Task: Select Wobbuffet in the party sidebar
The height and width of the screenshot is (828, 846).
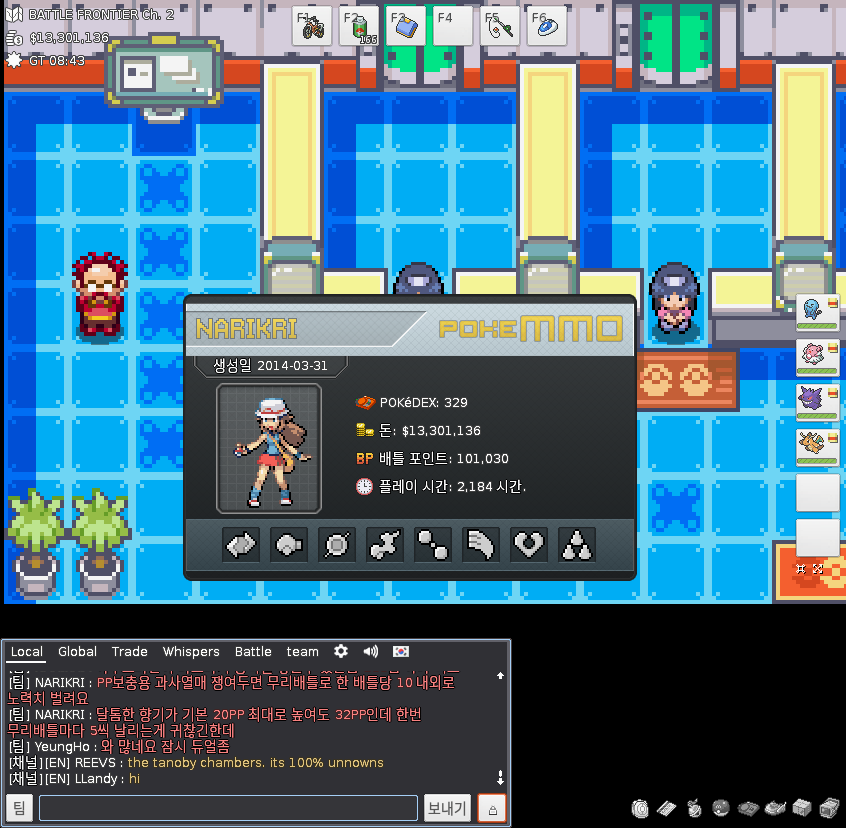Action: (x=816, y=313)
